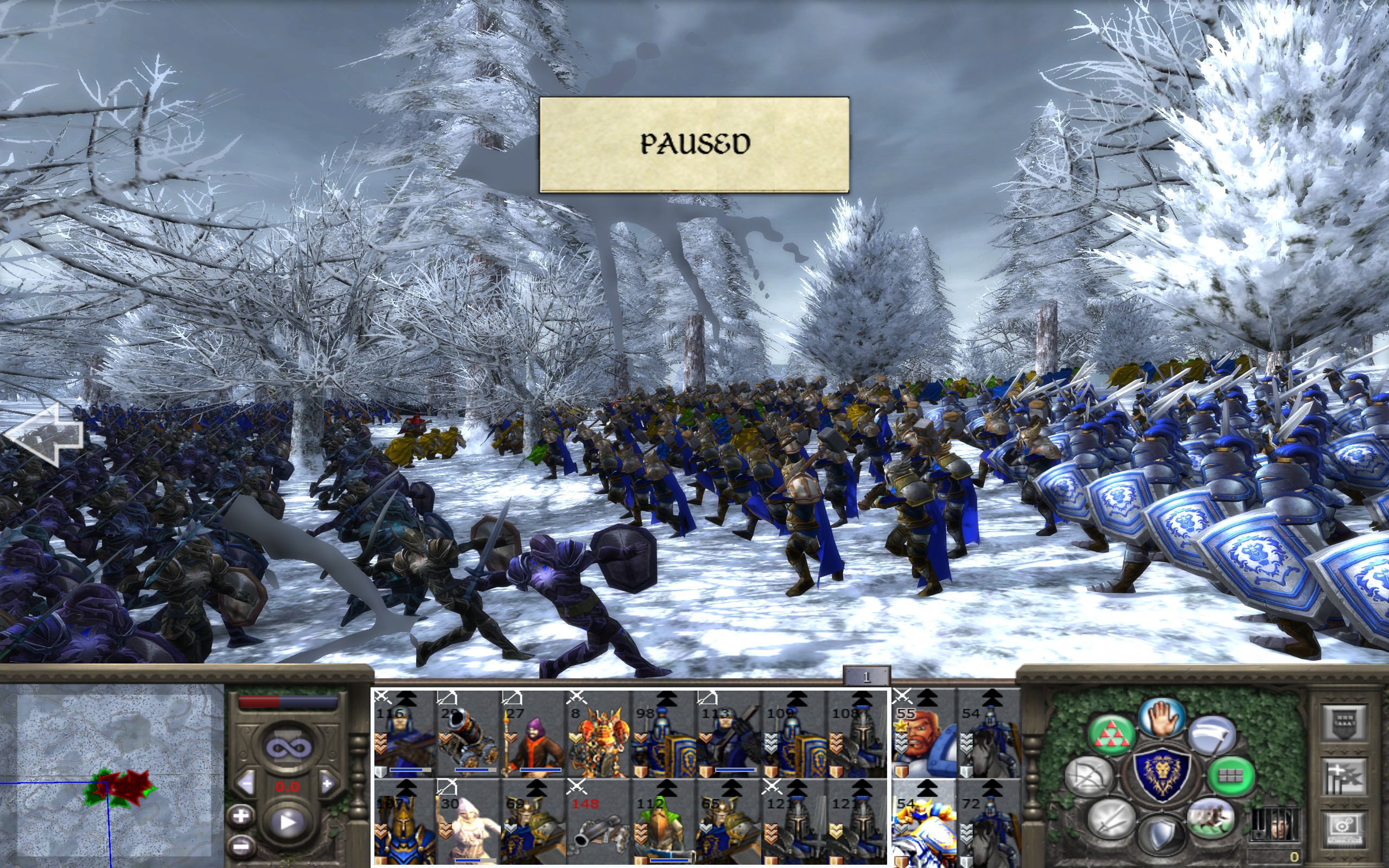This screenshot has width=1389, height=868.
Task: Select the green-hooded dwarf unit card
Action: pyautogui.click(x=662, y=822)
